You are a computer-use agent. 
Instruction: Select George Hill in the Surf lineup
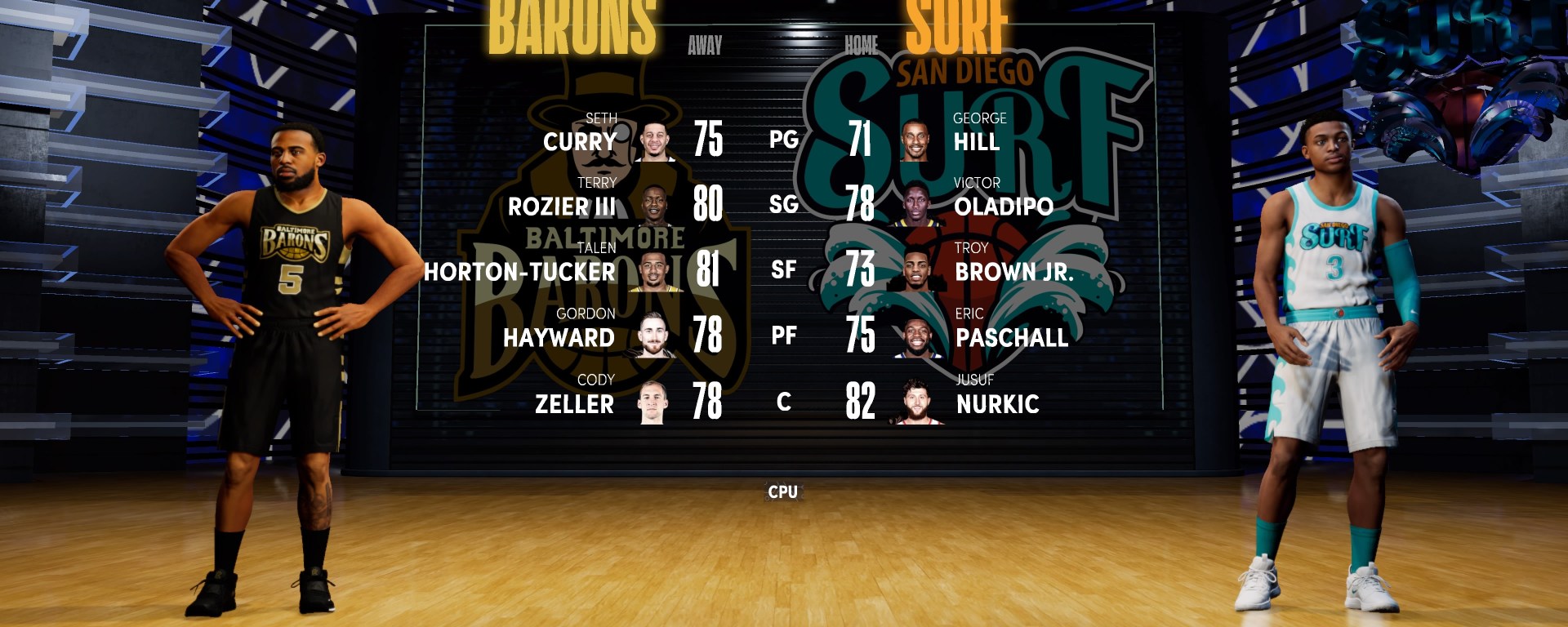[x=977, y=141]
